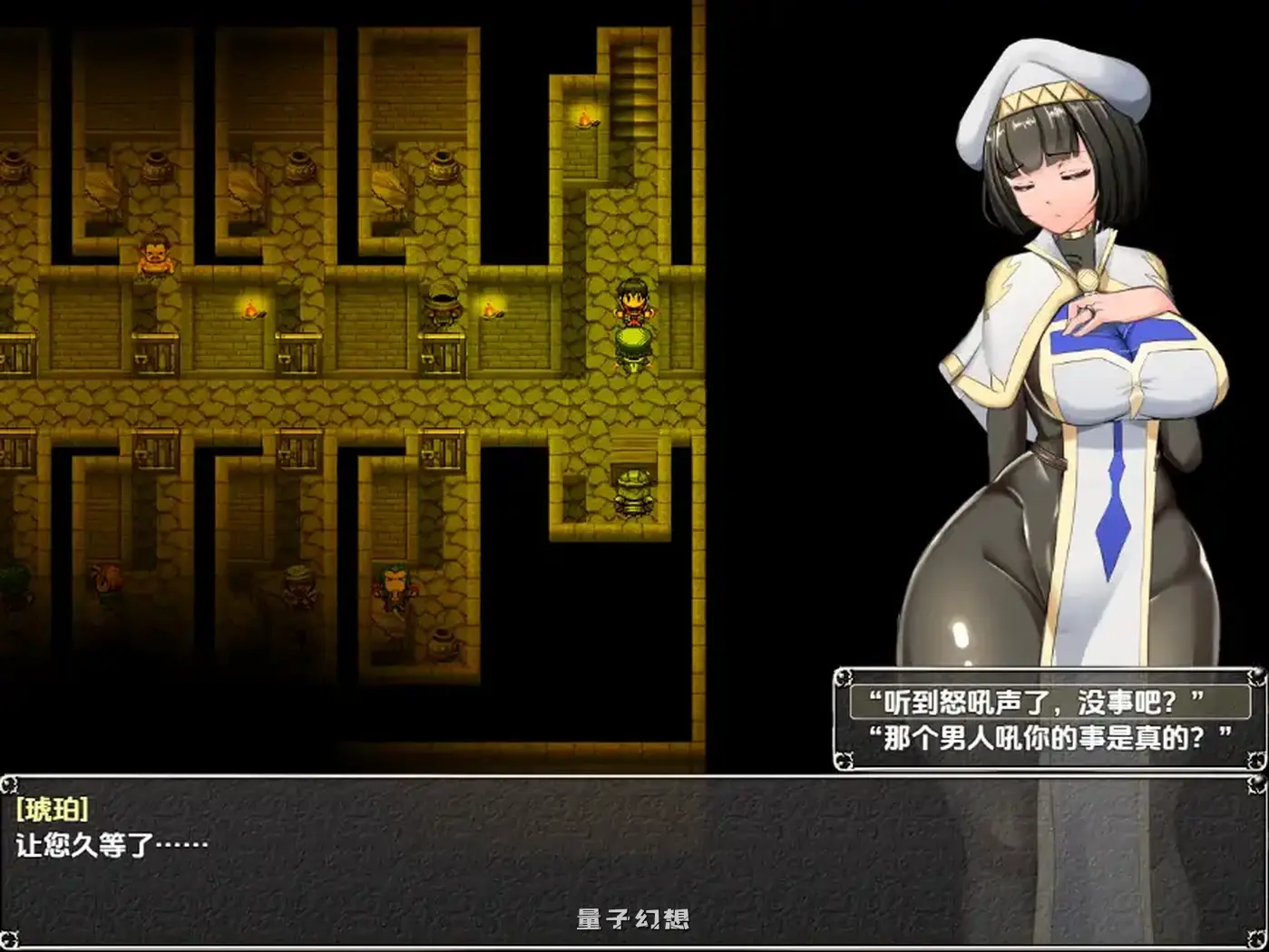Click the hooded prisoner in the bottom-middle cell
Screen dimensions: 1269x952
tap(298, 585)
